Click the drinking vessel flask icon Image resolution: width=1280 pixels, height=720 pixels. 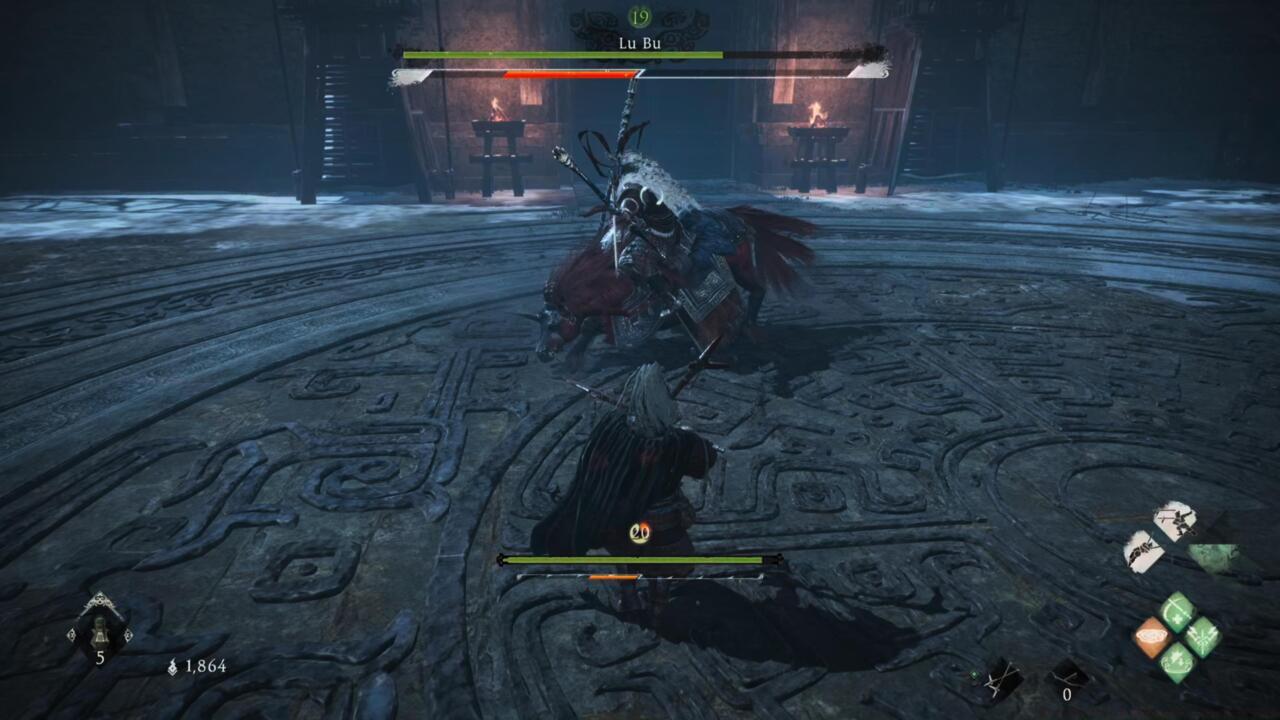pos(100,633)
